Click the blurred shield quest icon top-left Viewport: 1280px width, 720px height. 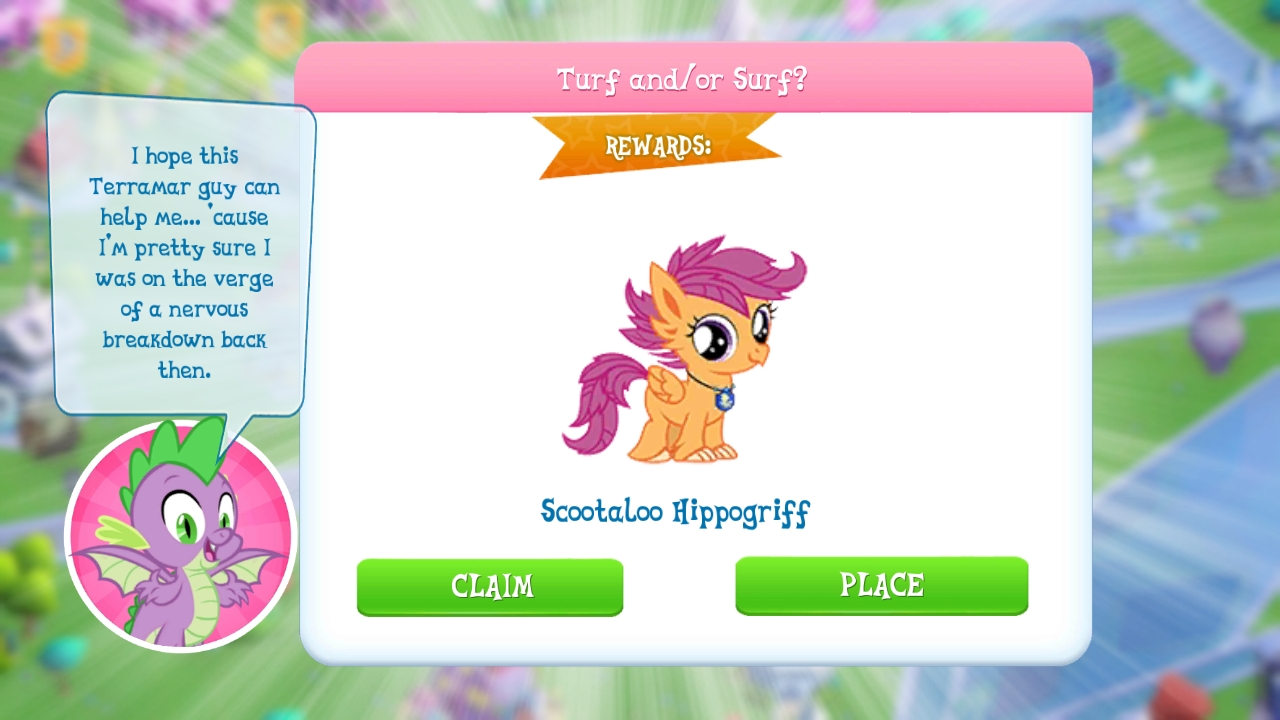(x=62, y=42)
